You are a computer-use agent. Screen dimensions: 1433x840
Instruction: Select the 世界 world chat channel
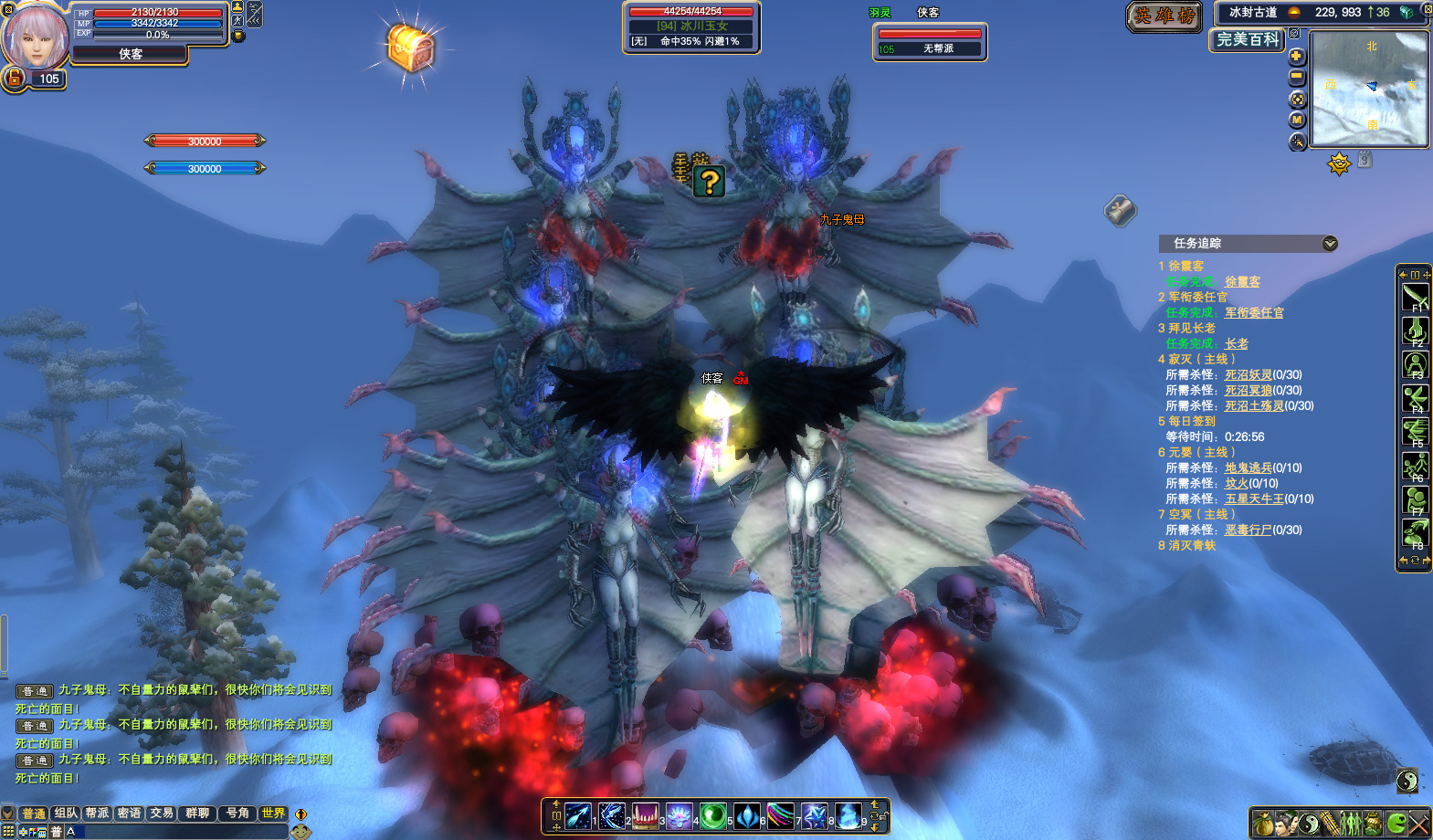point(273,813)
